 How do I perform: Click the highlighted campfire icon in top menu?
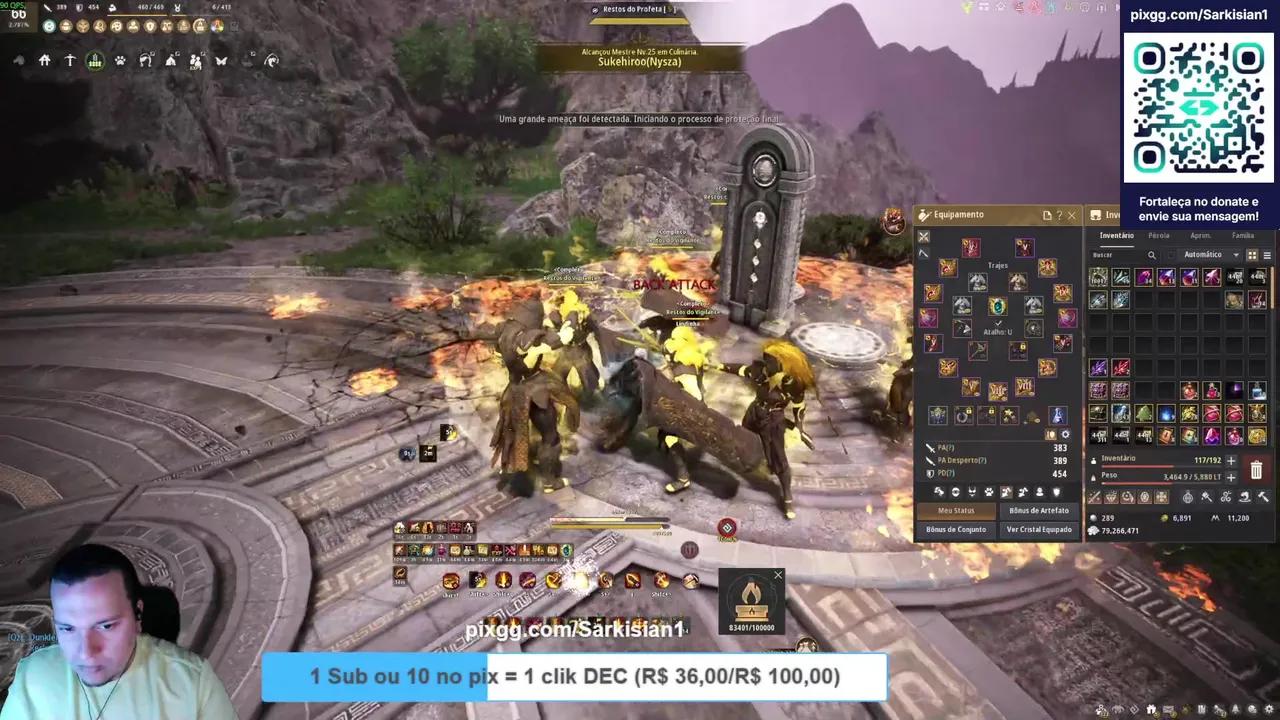[x=96, y=61]
